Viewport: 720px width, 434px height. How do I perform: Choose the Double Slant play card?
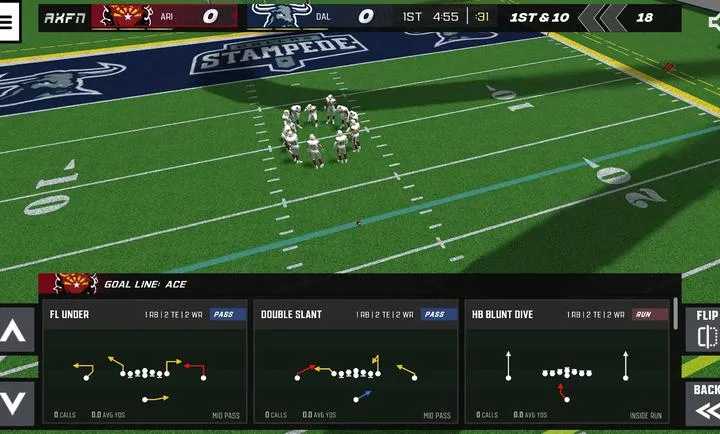pos(355,362)
